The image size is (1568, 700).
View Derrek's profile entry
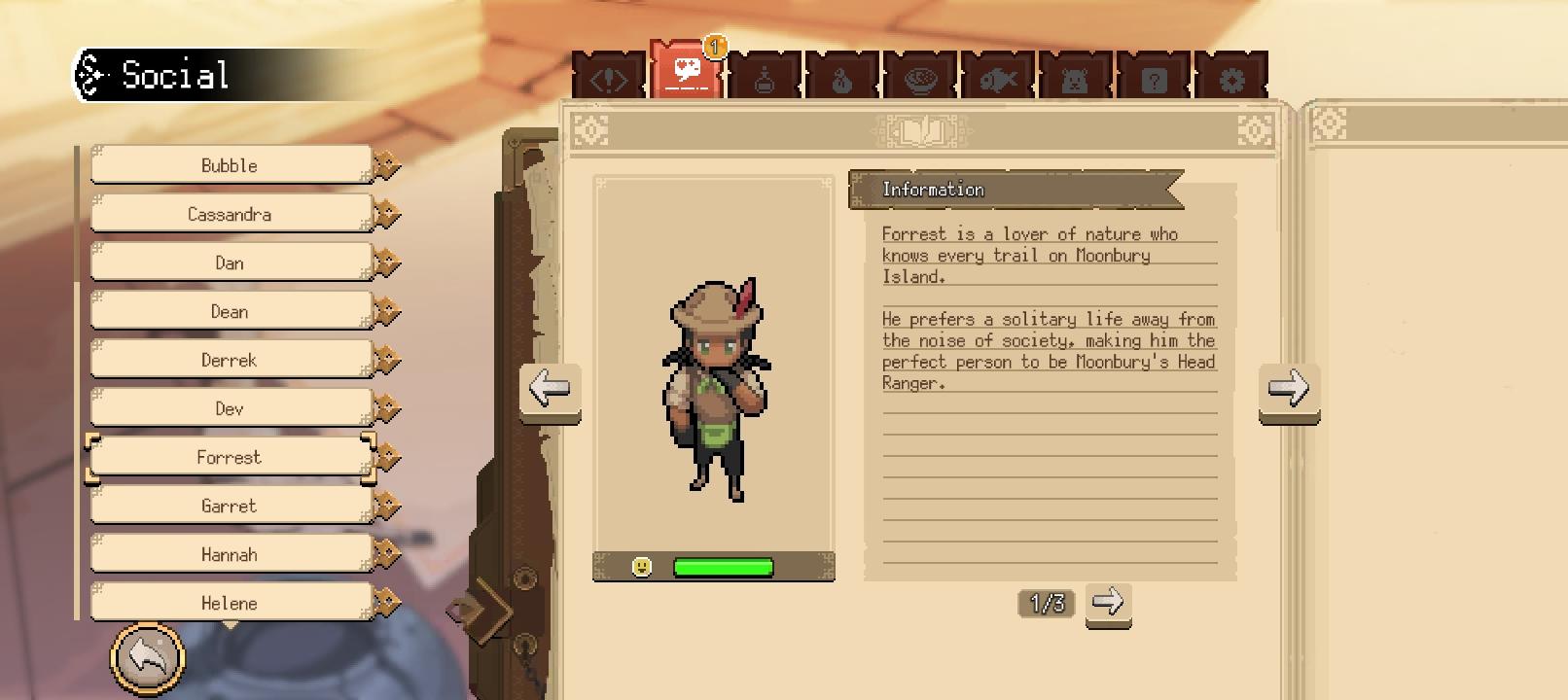[x=231, y=360]
